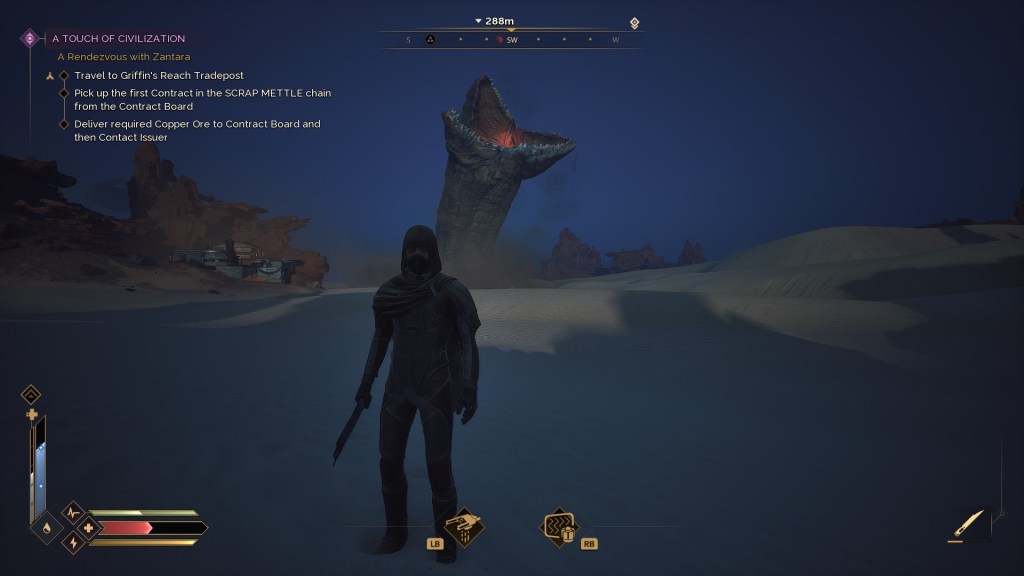Click the heartbeat pulse status icon
The width and height of the screenshot is (1024, 576).
coord(72,513)
